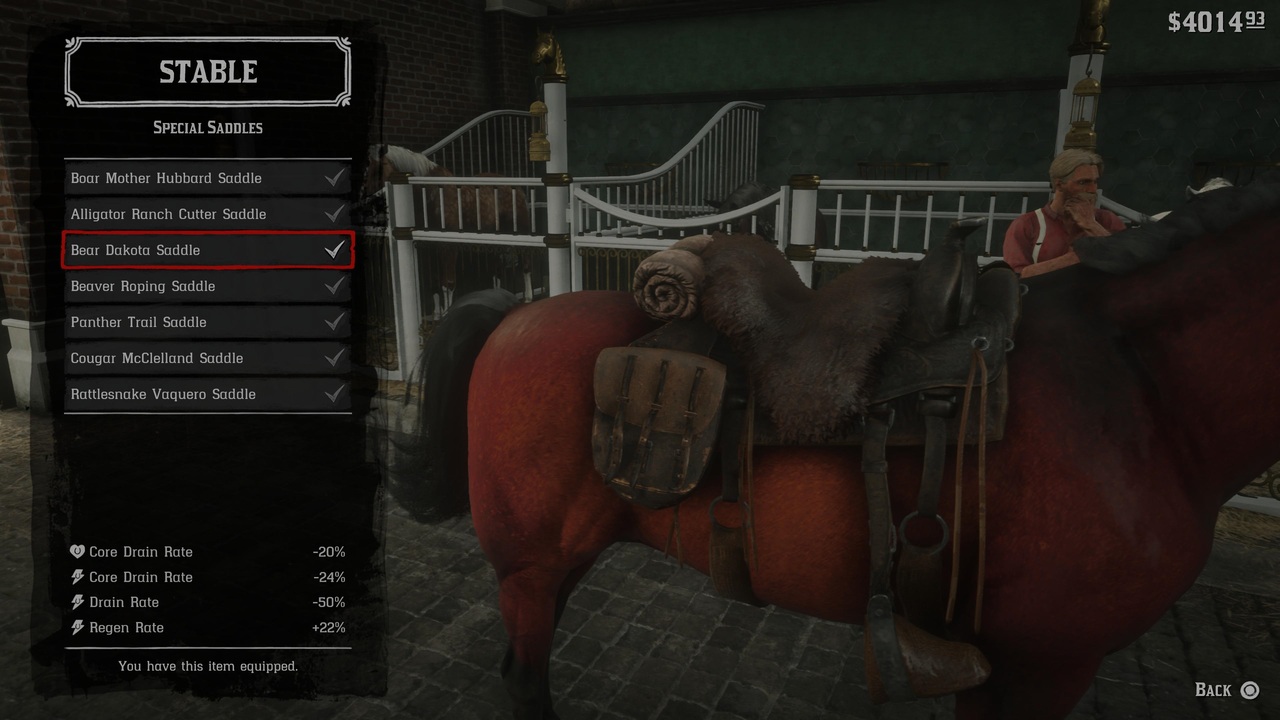
Task: Select the highlighted Bear Dakota Saddle
Action: point(207,250)
